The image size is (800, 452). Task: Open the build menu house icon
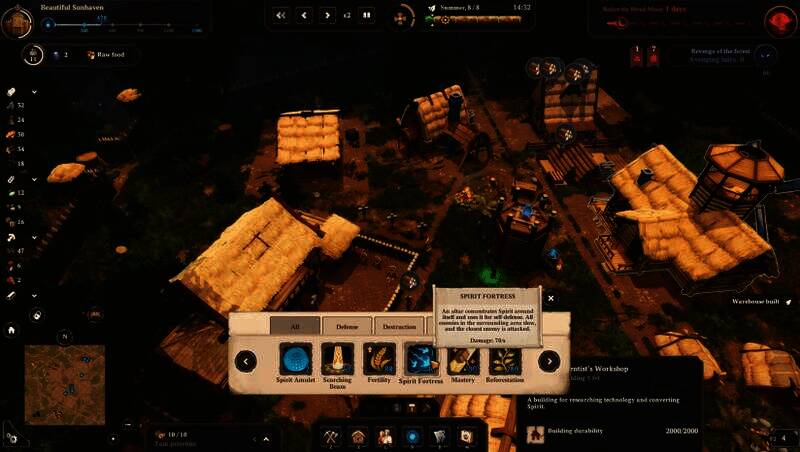[358, 436]
